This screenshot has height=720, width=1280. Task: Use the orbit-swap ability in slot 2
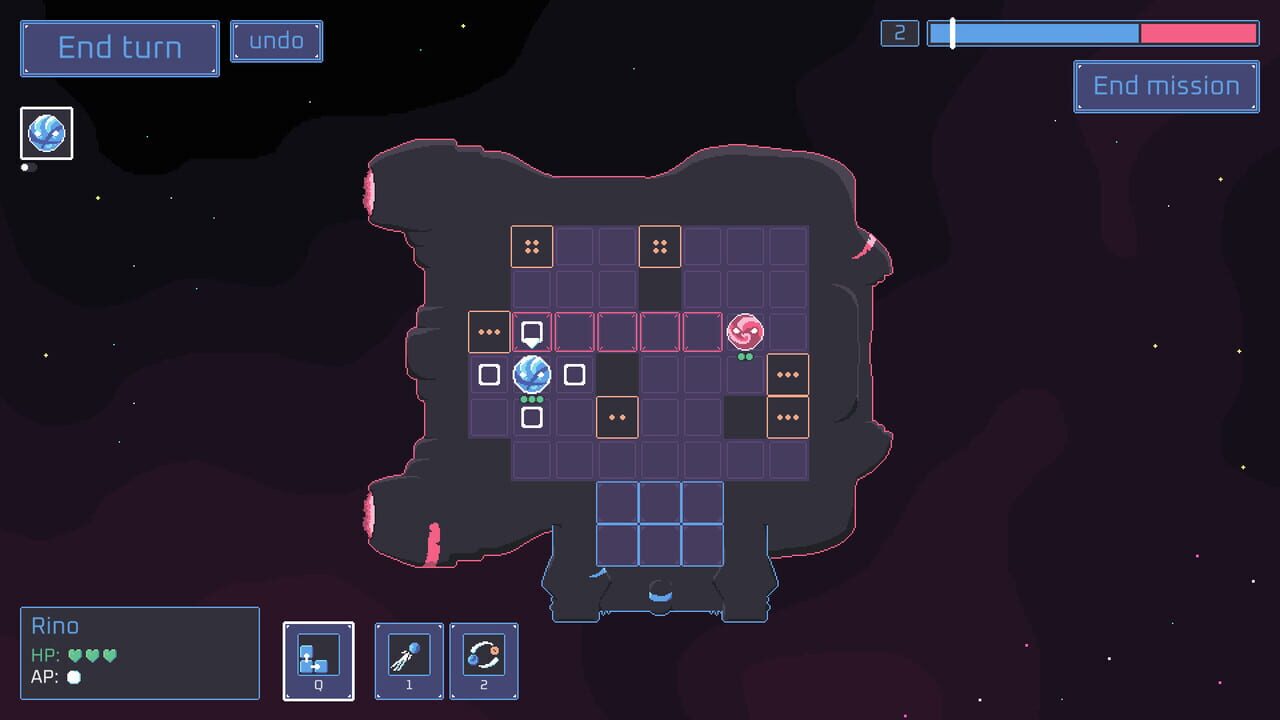coord(483,660)
